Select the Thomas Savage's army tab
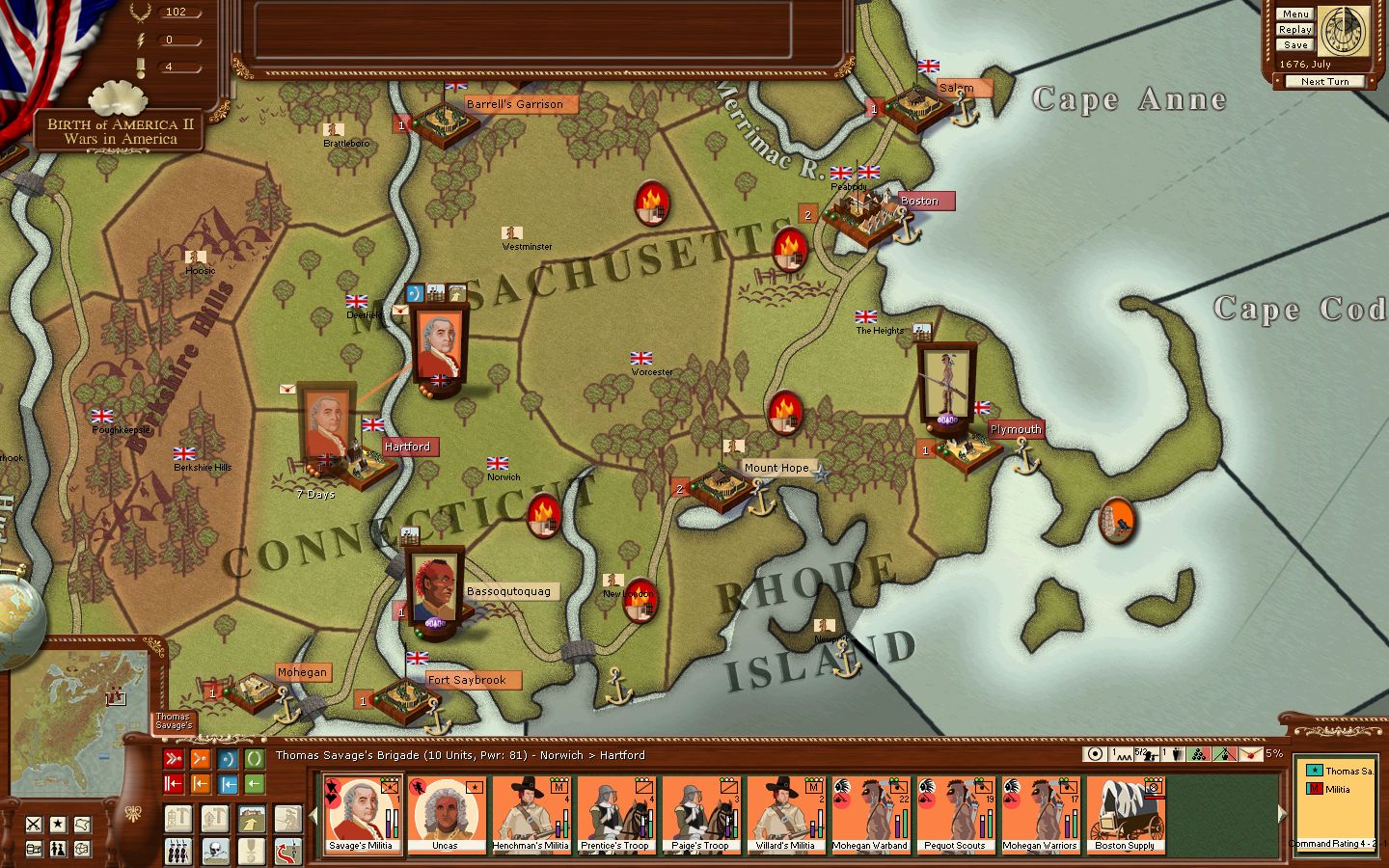The image size is (1389, 868). tap(174, 720)
